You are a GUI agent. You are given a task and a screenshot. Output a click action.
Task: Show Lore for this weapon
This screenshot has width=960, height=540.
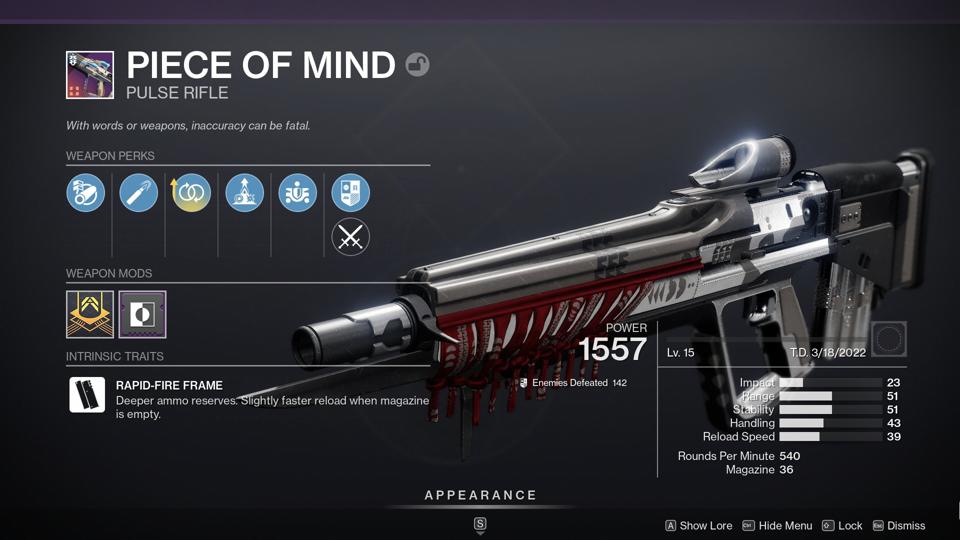pos(699,526)
